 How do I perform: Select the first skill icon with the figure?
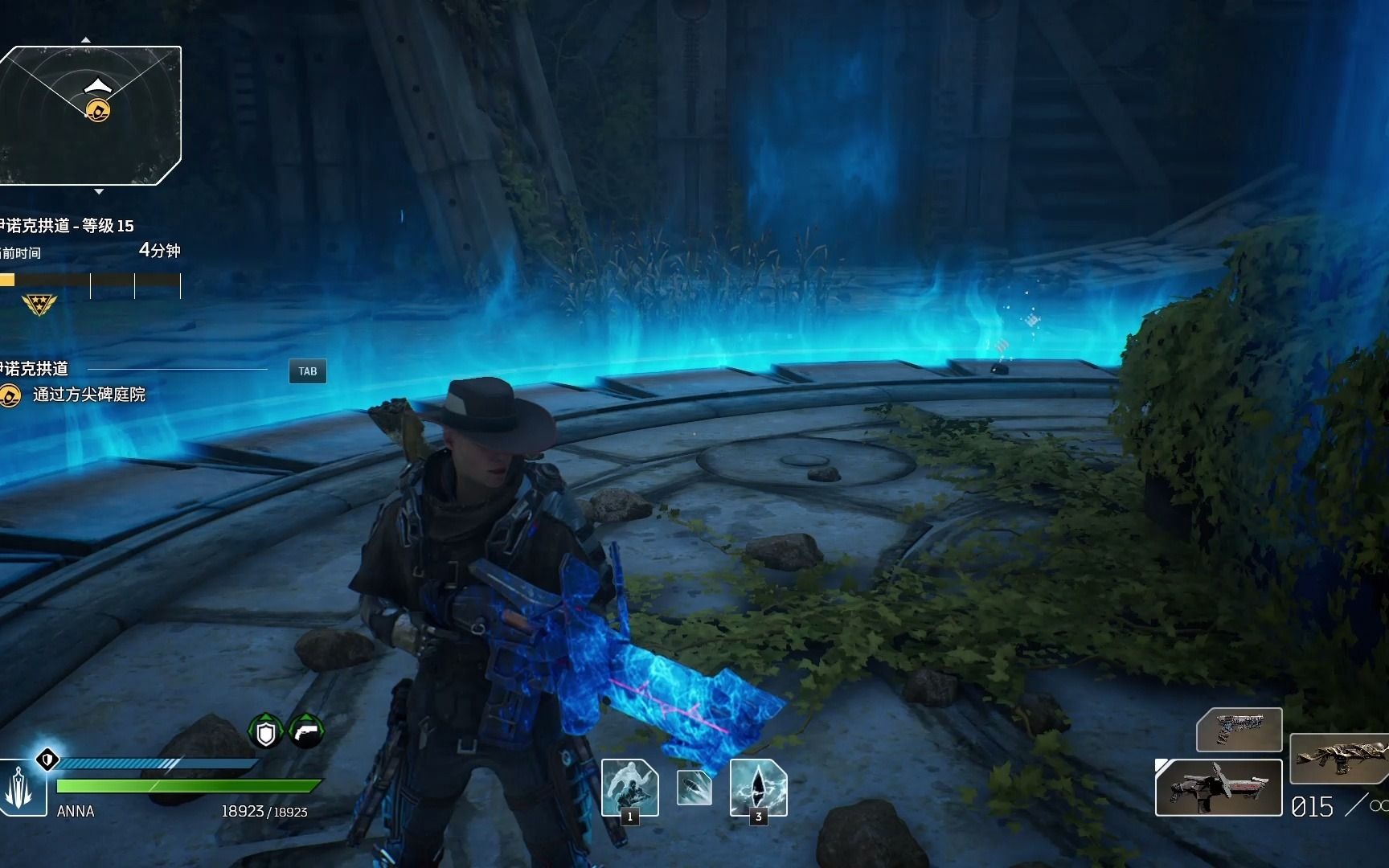629,786
